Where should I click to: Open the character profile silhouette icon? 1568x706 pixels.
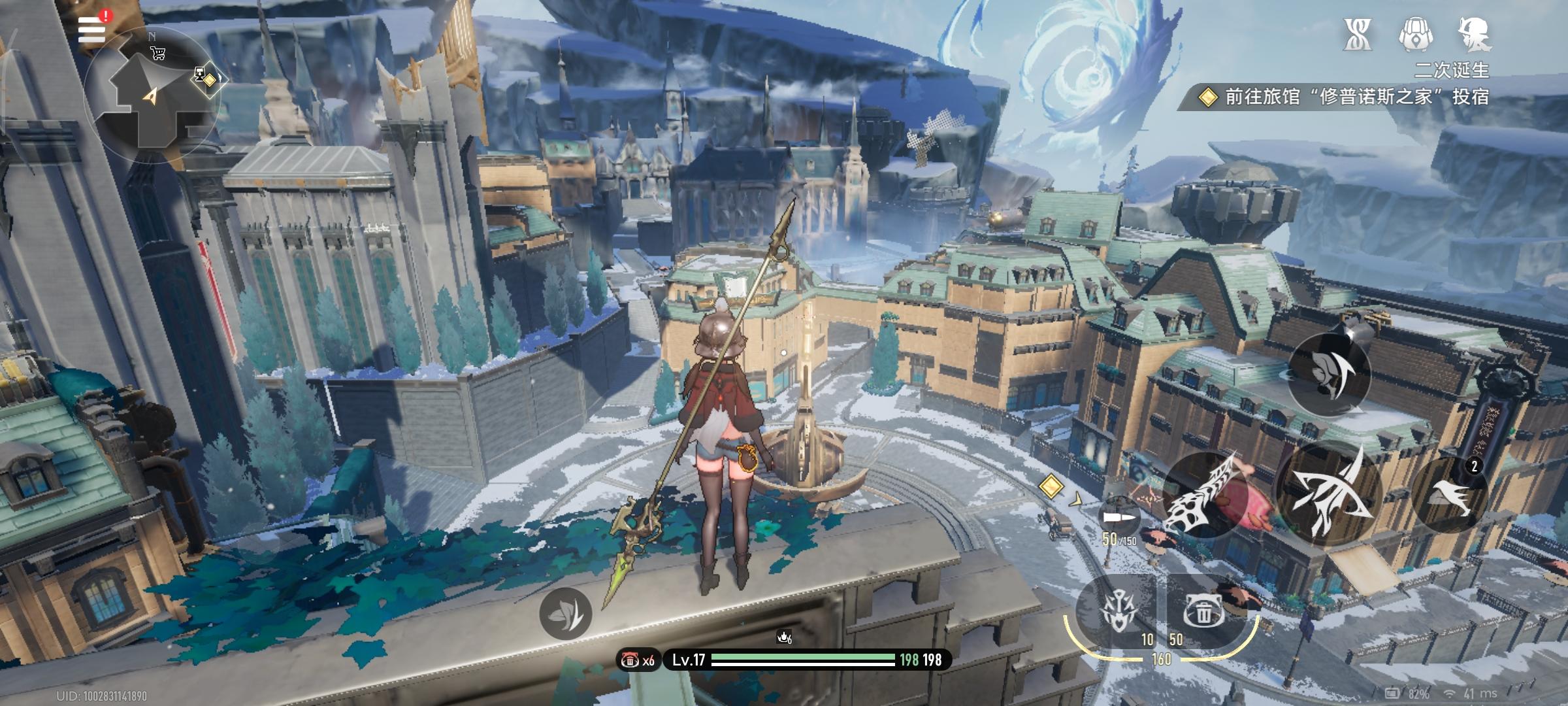(1475, 34)
